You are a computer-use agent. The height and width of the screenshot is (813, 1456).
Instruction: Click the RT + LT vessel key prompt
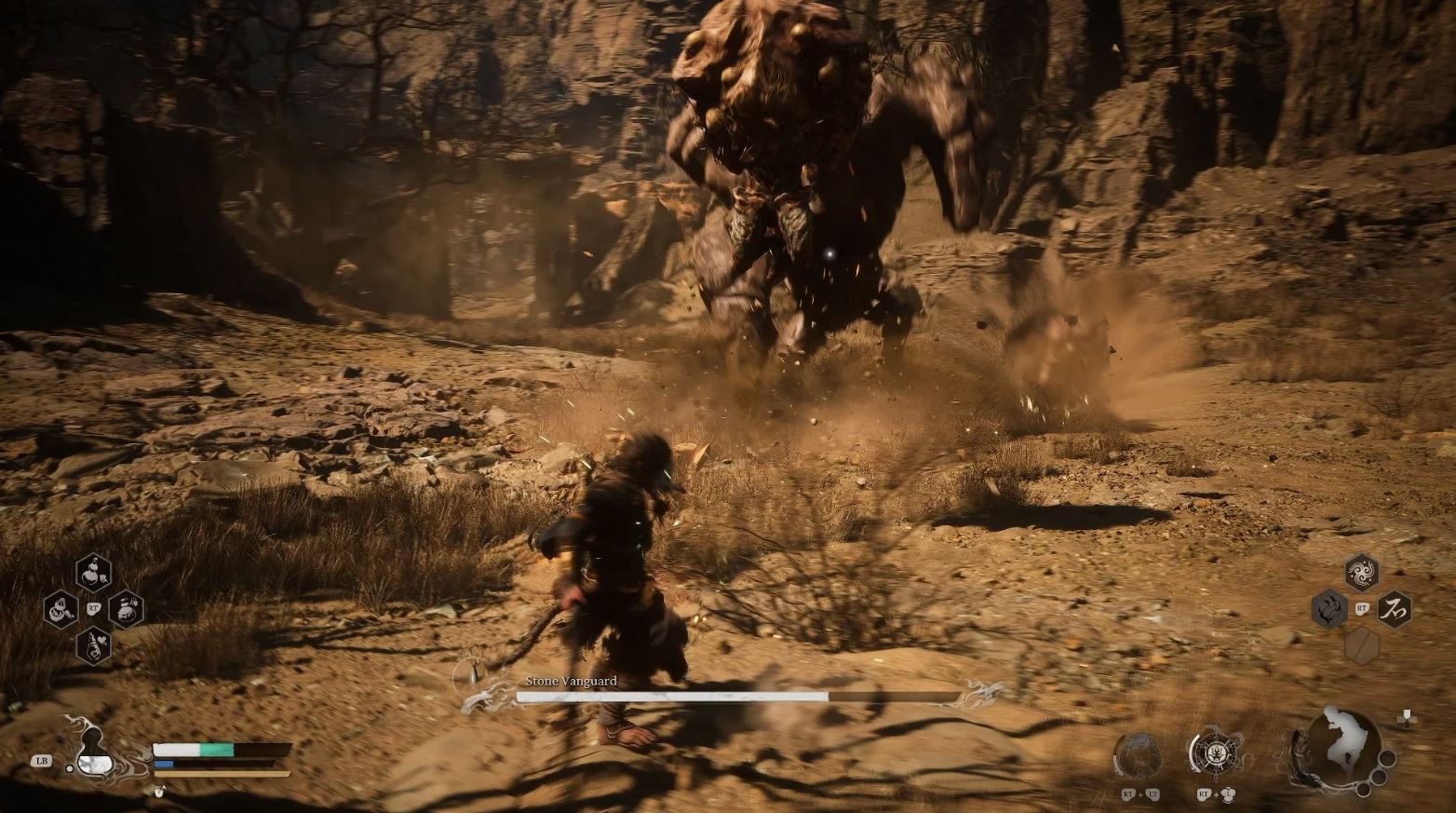pyautogui.click(x=1140, y=795)
